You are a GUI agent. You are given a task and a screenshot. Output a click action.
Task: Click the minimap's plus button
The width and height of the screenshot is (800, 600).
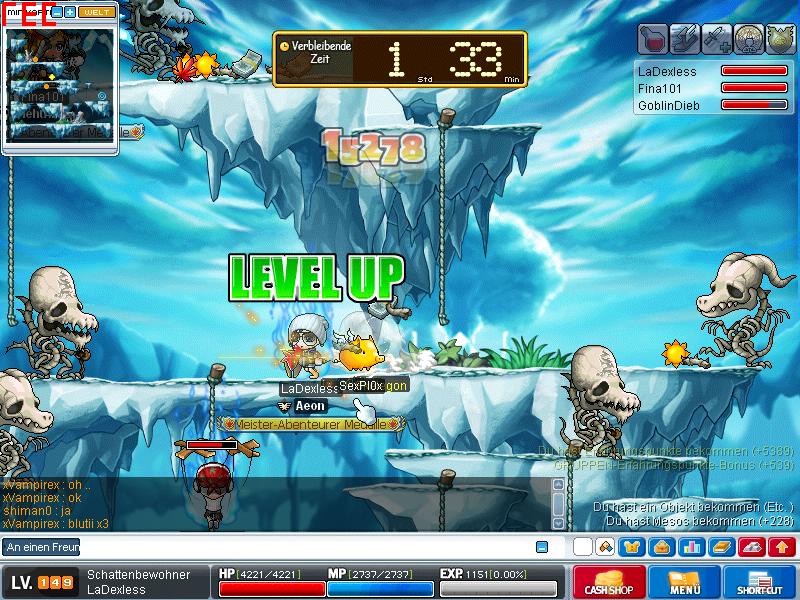pos(70,12)
